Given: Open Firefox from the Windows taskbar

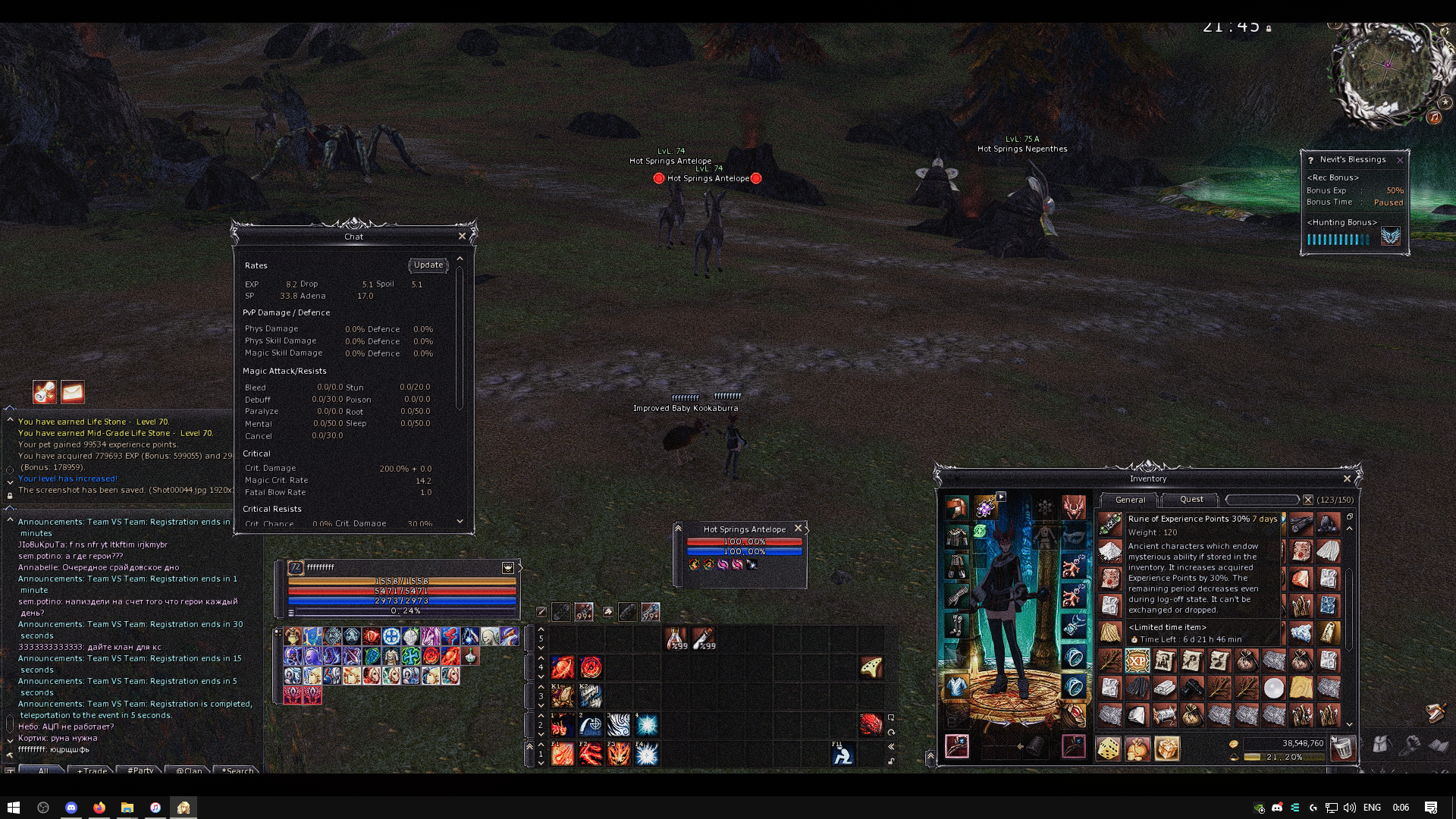Looking at the screenshot, I should point(99,808).
